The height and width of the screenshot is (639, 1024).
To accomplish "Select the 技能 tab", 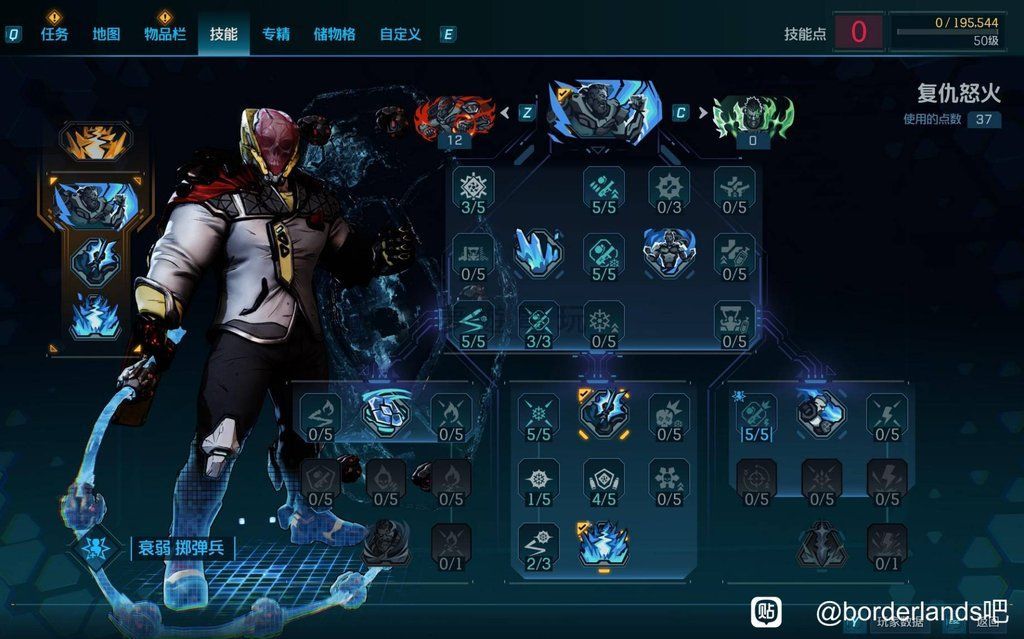I will [223, 34].
